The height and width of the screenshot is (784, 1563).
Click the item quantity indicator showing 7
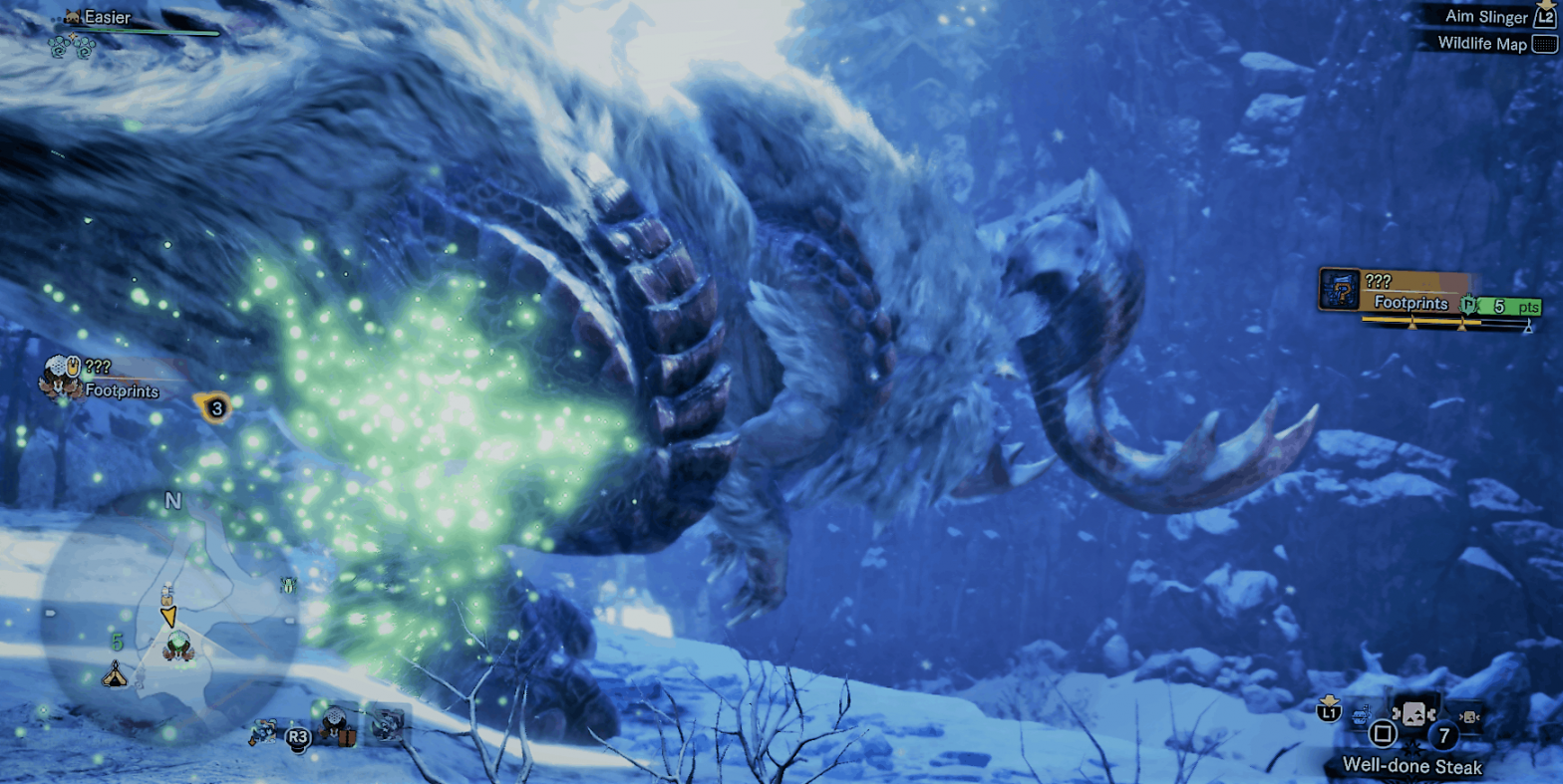1441,735
